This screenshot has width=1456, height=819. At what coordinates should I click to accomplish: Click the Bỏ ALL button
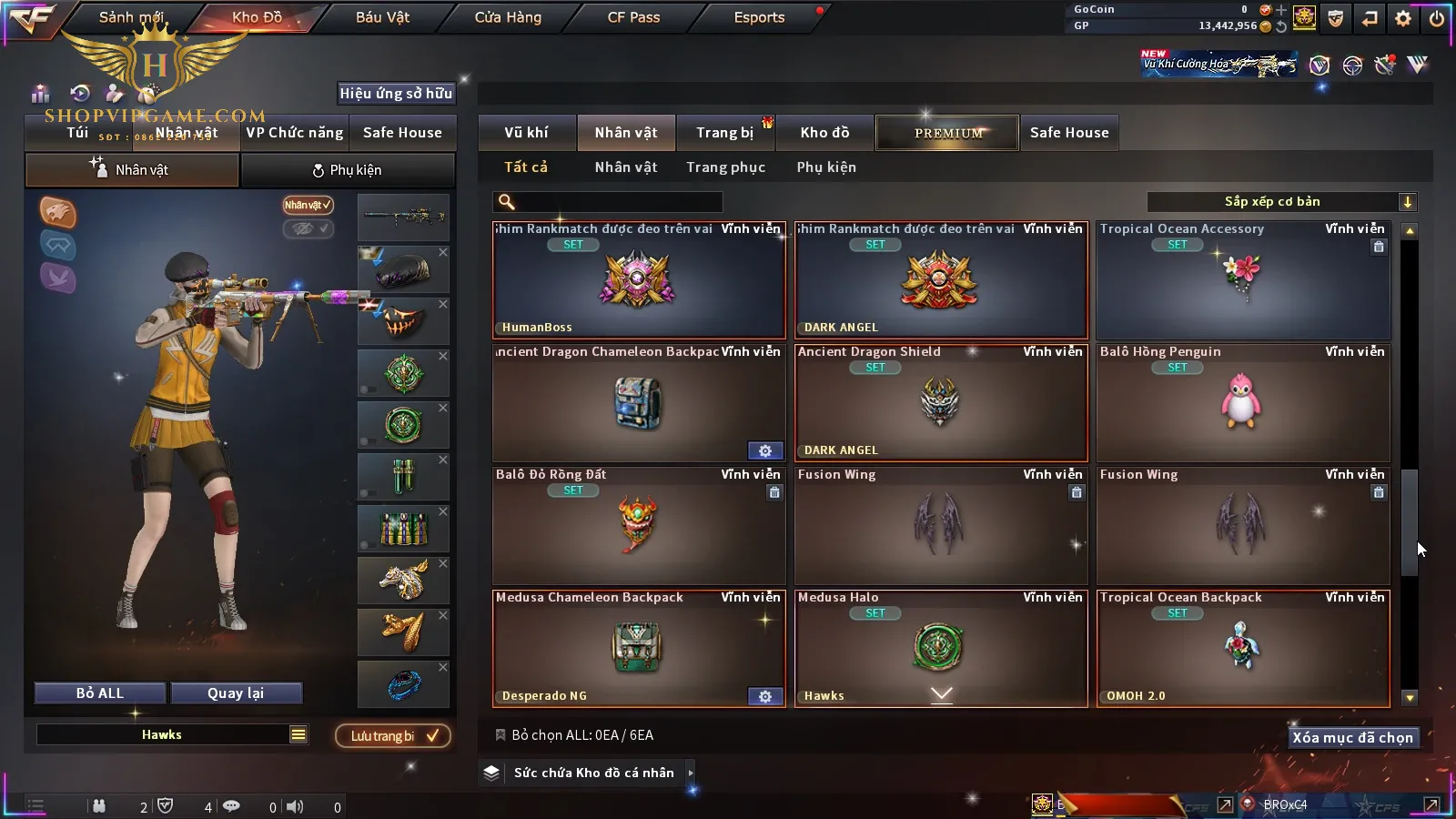pyautogui.click(x=100, y=693)
